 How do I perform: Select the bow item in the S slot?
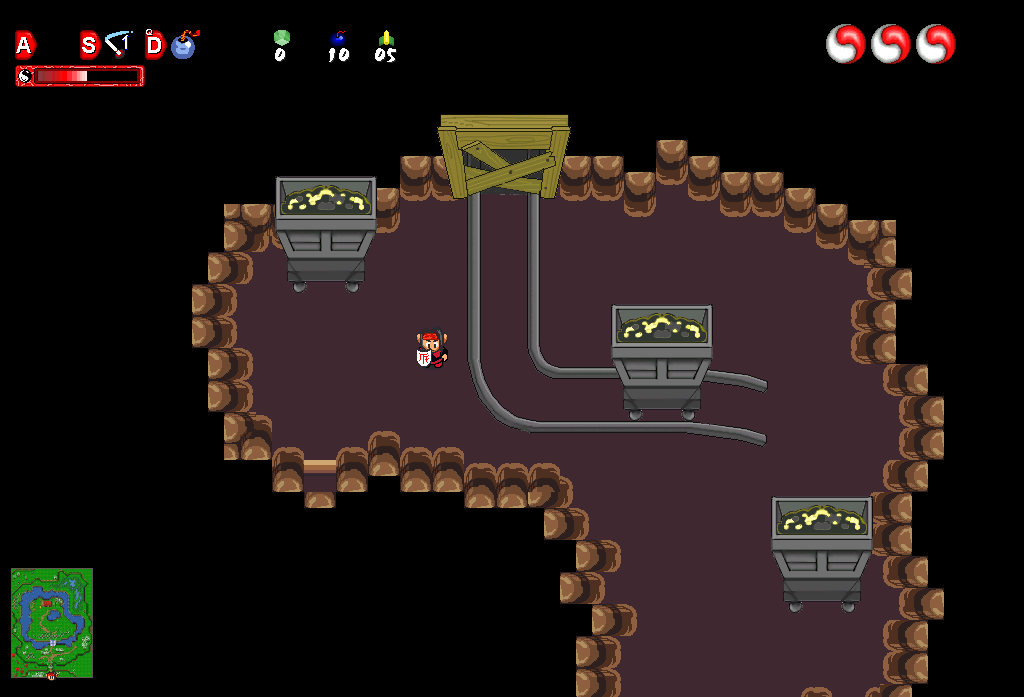tap(119, 44)
